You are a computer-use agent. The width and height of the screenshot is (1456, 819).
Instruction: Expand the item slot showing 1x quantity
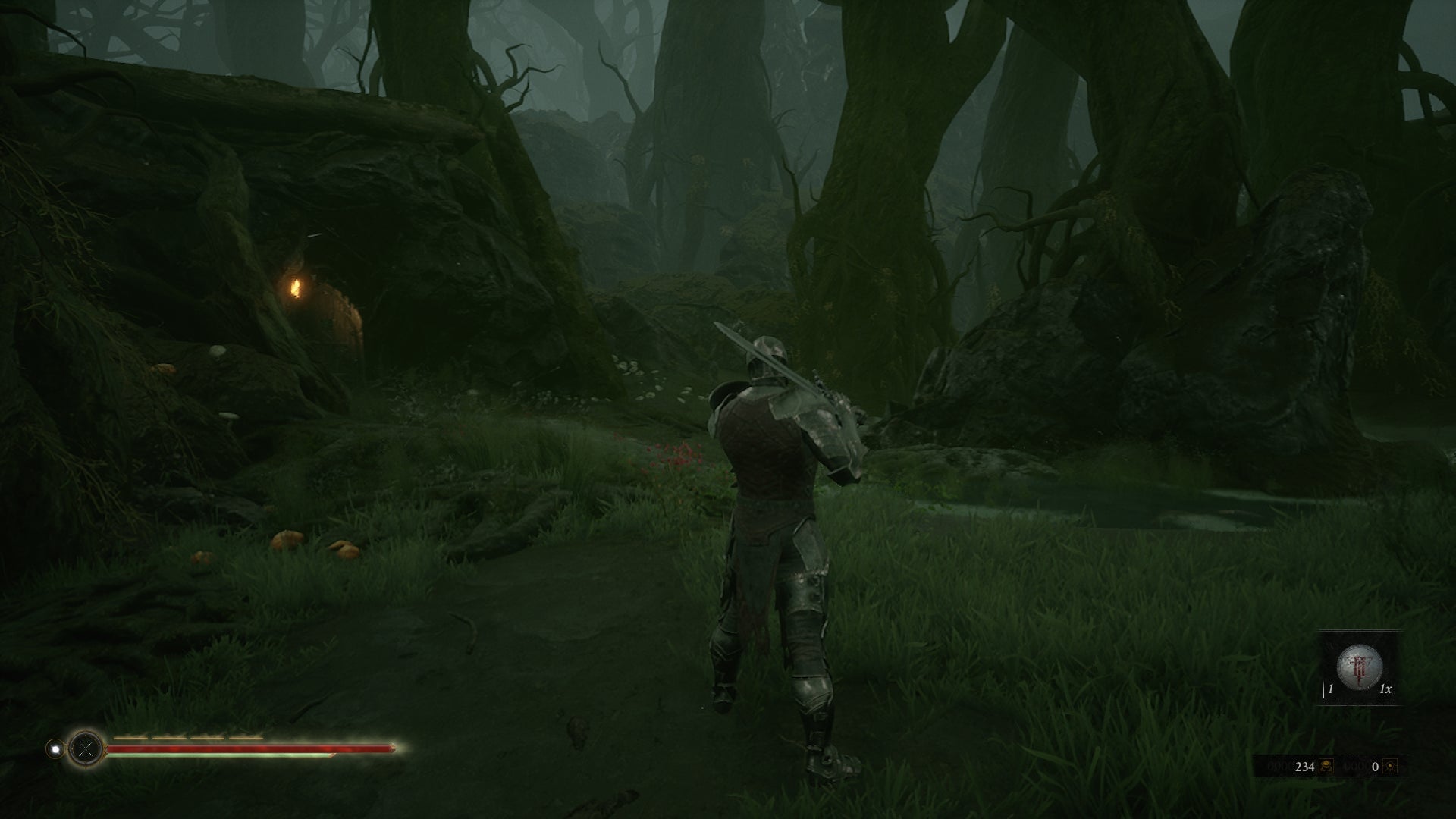coord(1385,689)
